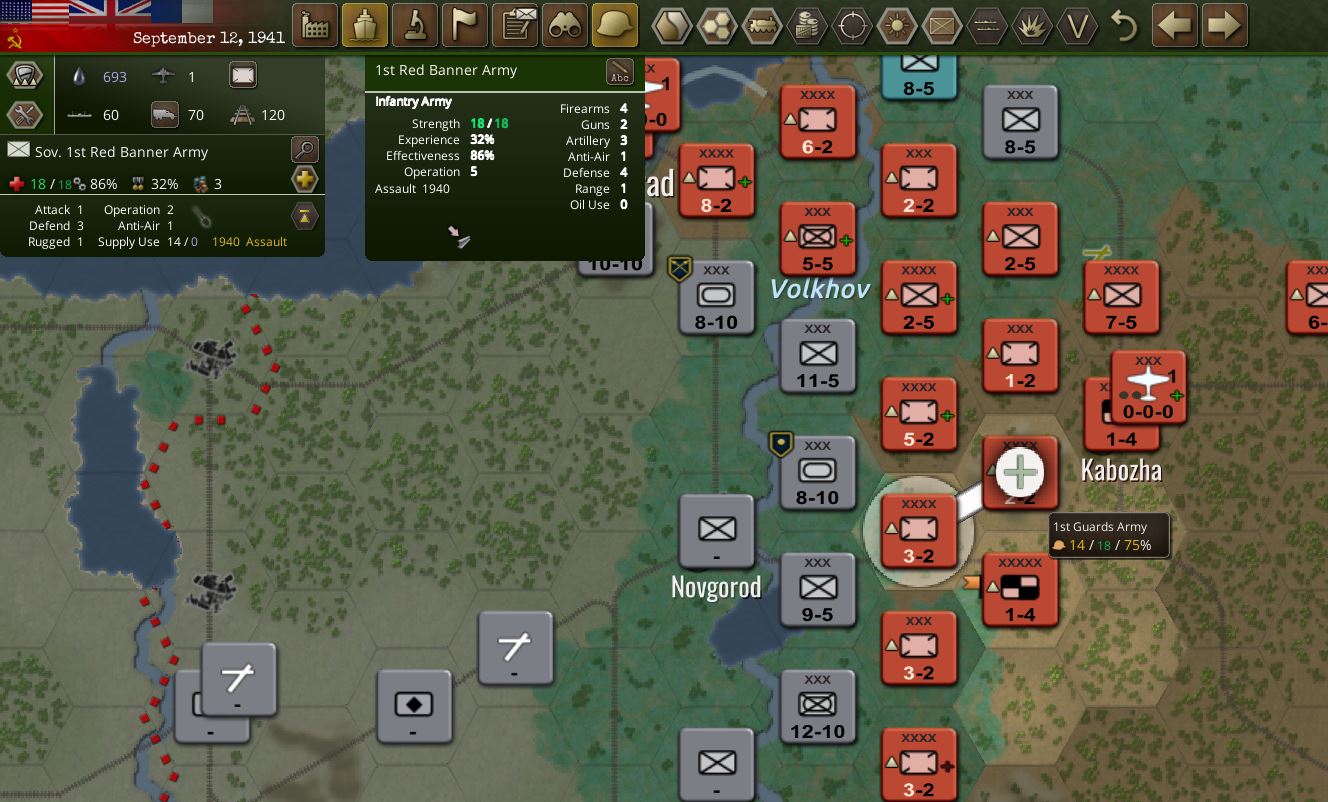Open the naval ship management screen

(365, 24)
